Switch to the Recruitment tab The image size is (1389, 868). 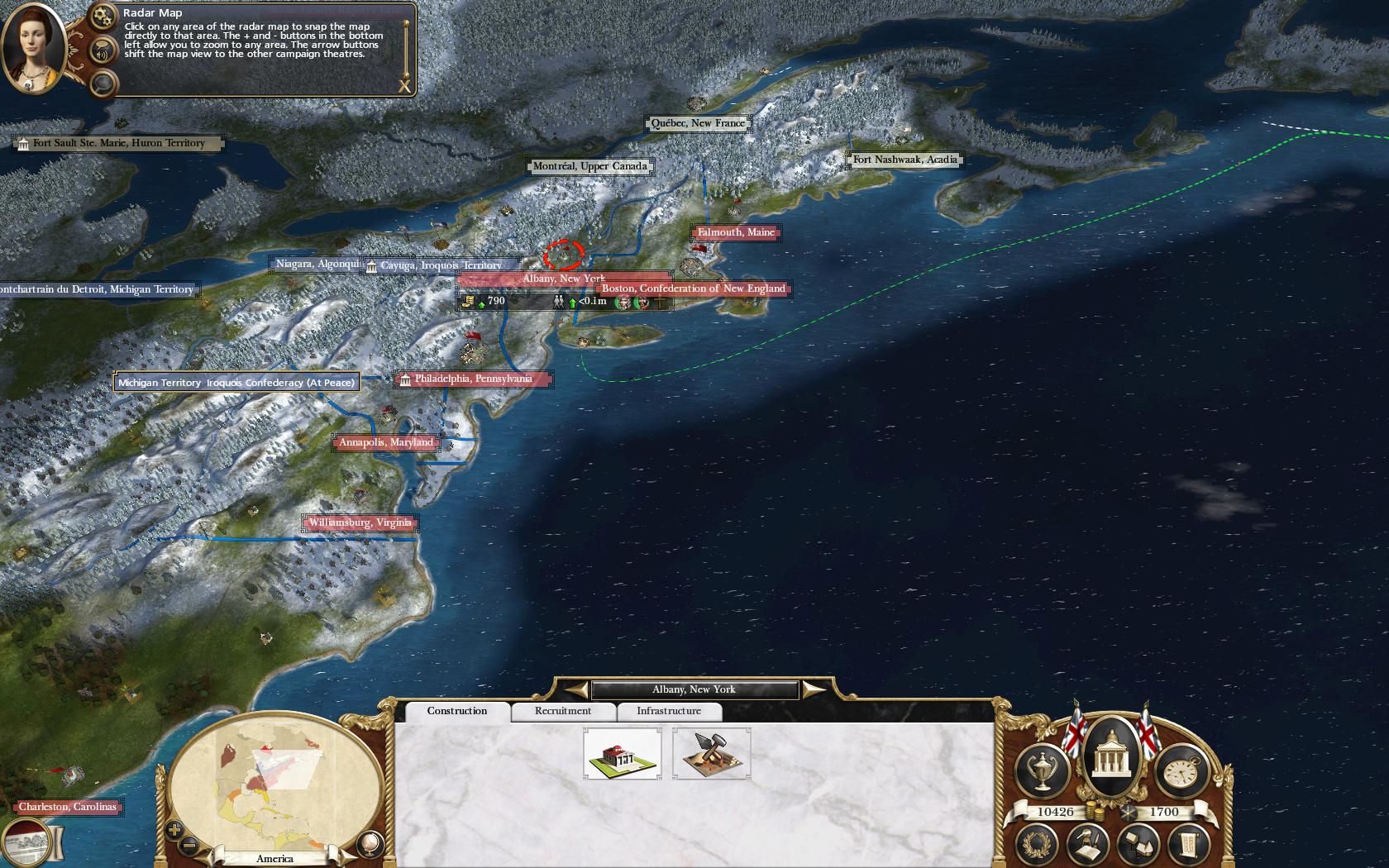pos(562,711)
